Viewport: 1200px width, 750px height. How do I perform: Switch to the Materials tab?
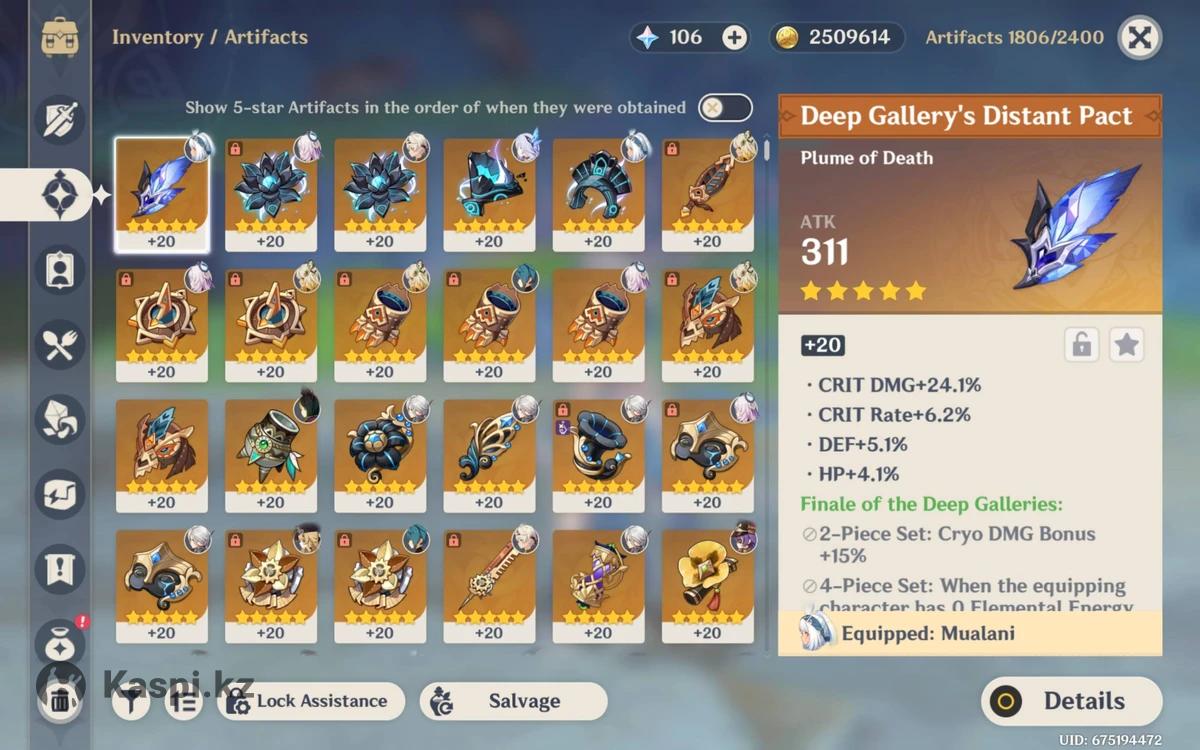click(x=60, y=419)
